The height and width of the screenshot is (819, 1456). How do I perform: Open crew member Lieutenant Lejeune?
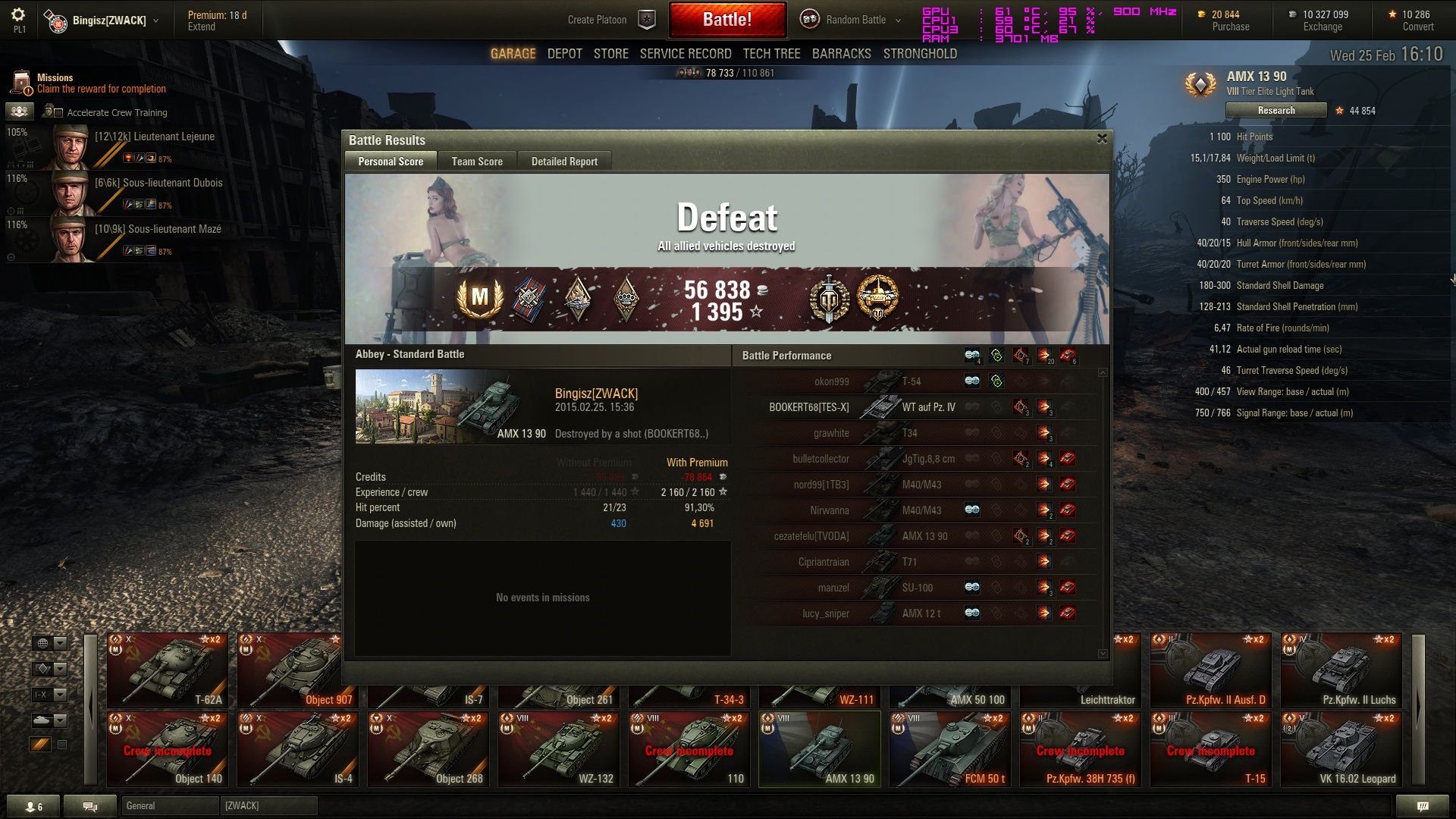(136, 146)
